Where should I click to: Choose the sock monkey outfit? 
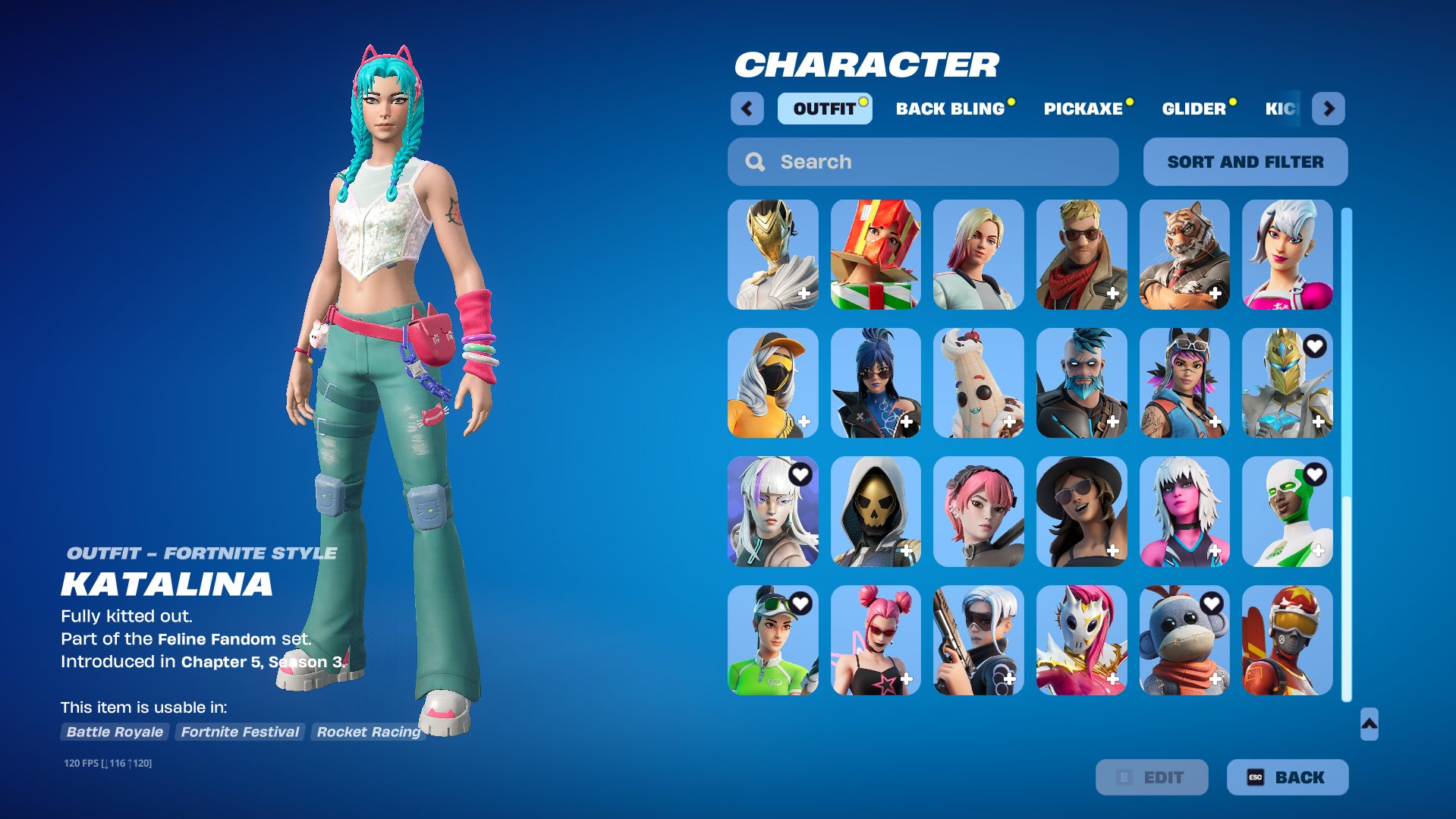tap(1184, 641)
